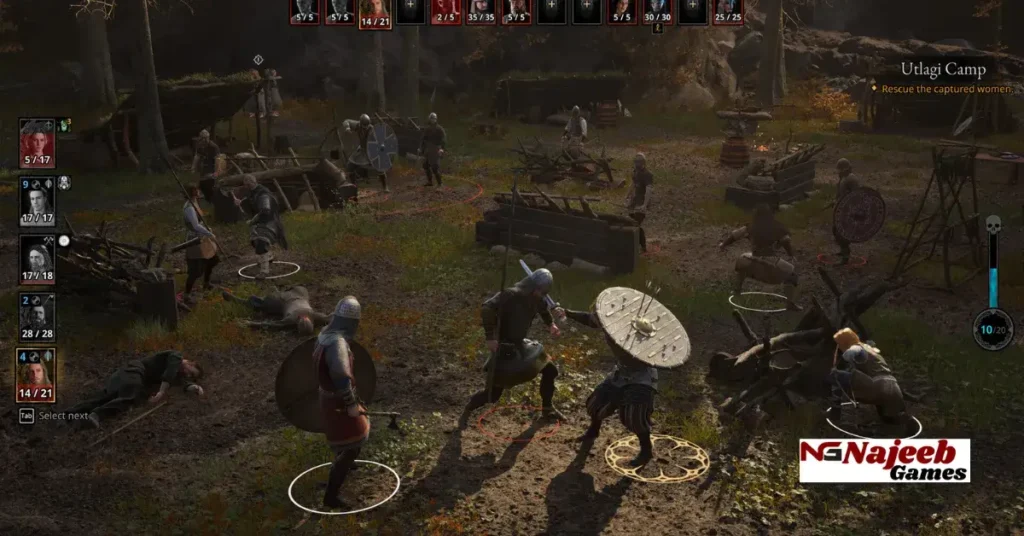Viewport: 1024px width, 536px height.
Task: Select the party portrait with 17/17 health
Action: (x=37, y=201)
